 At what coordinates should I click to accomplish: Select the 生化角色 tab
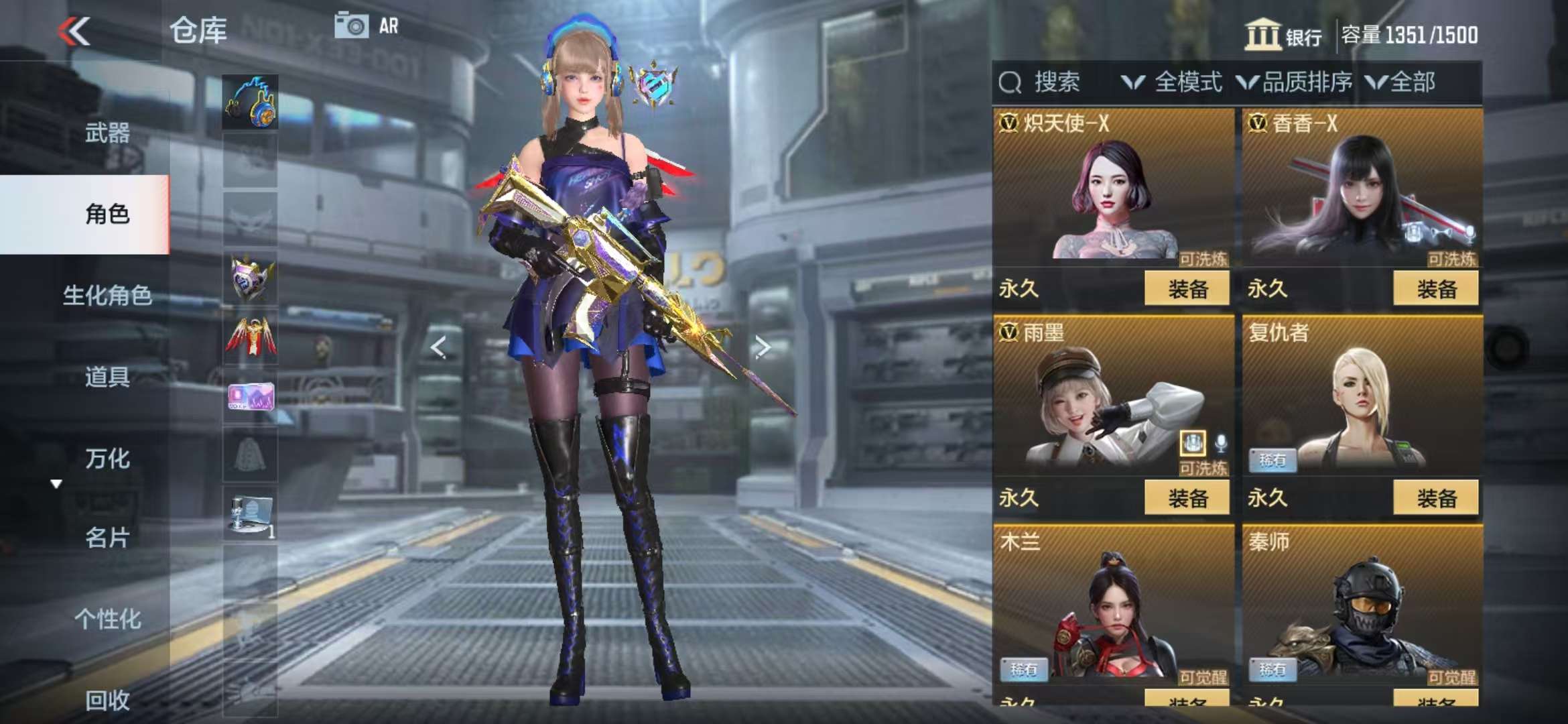[x=107, y=295]
